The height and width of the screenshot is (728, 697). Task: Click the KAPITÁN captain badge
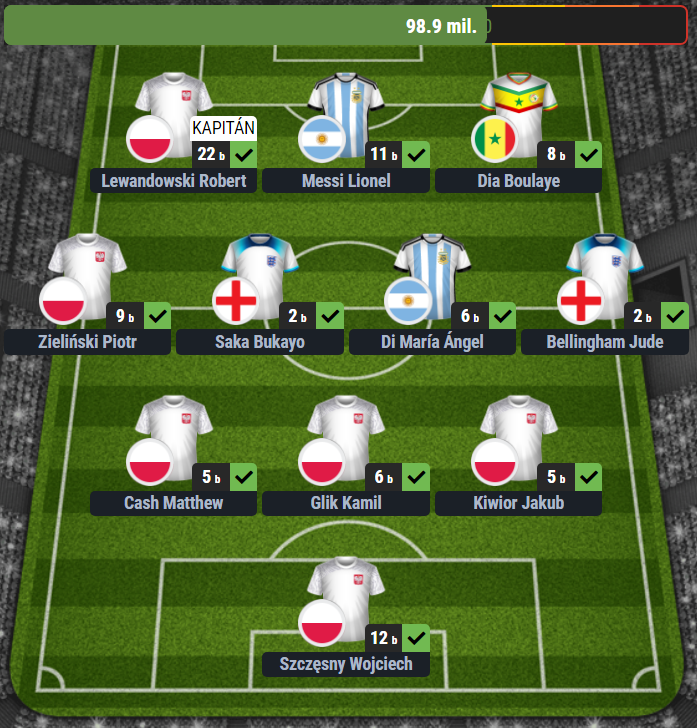(224, 128)
